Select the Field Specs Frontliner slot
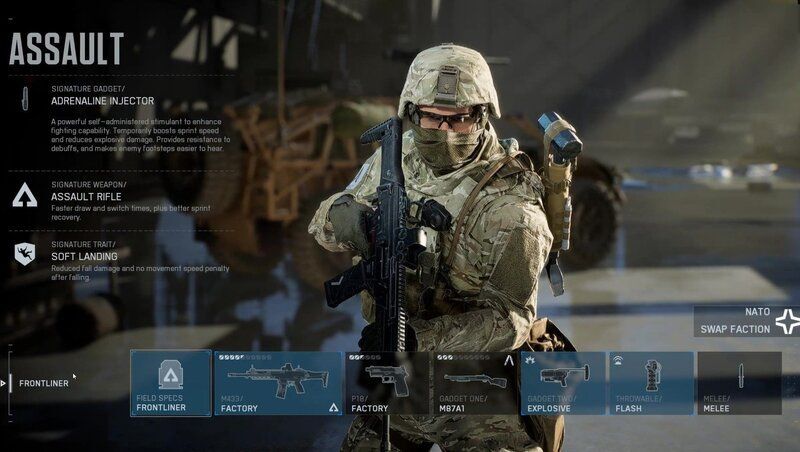Viewport: 800px width, 452px height. coord(171,382)
